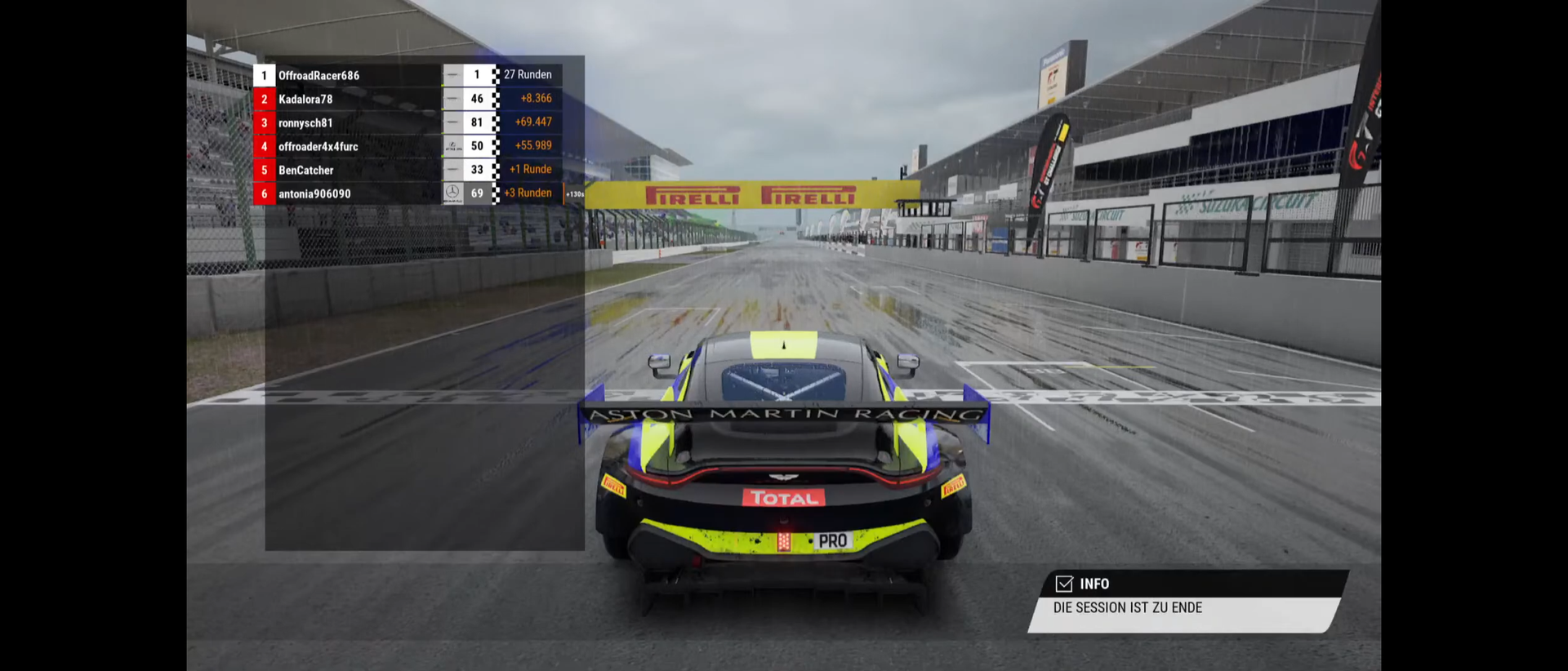
Task: Click the offroader4x4furc standings entry
Action: [318, 146]
